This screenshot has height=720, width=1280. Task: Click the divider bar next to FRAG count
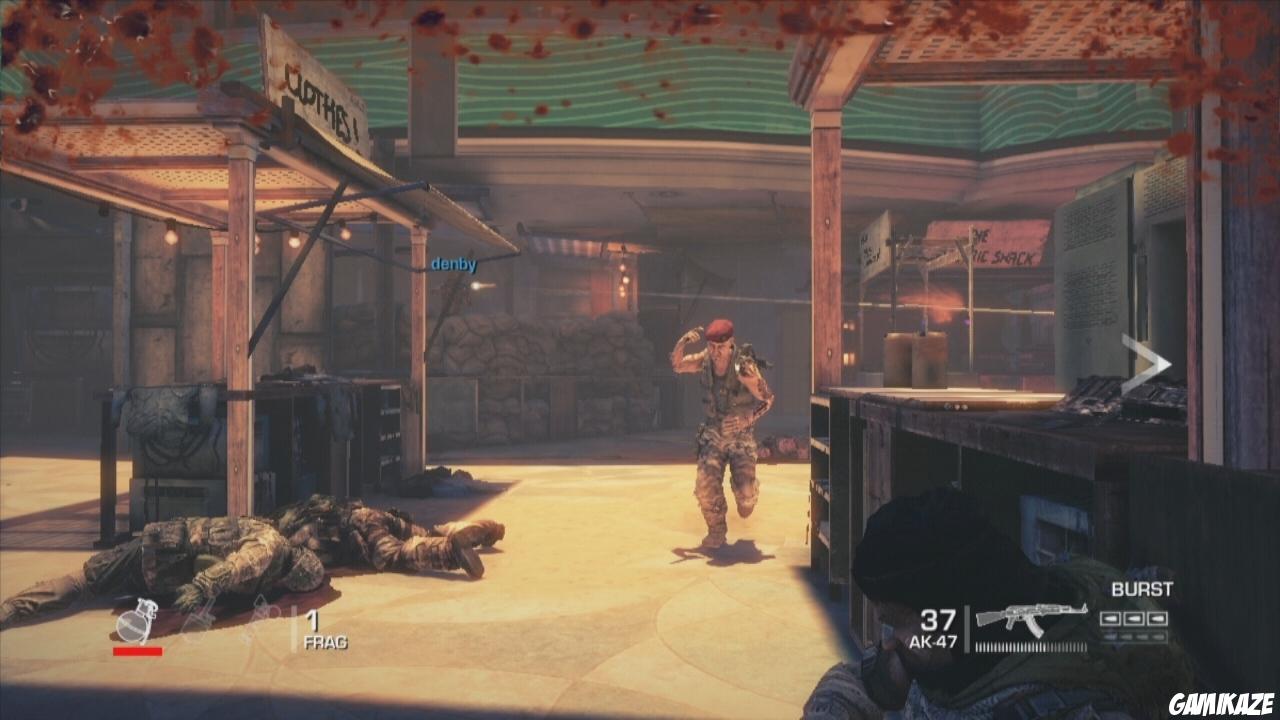click(296, 625)
